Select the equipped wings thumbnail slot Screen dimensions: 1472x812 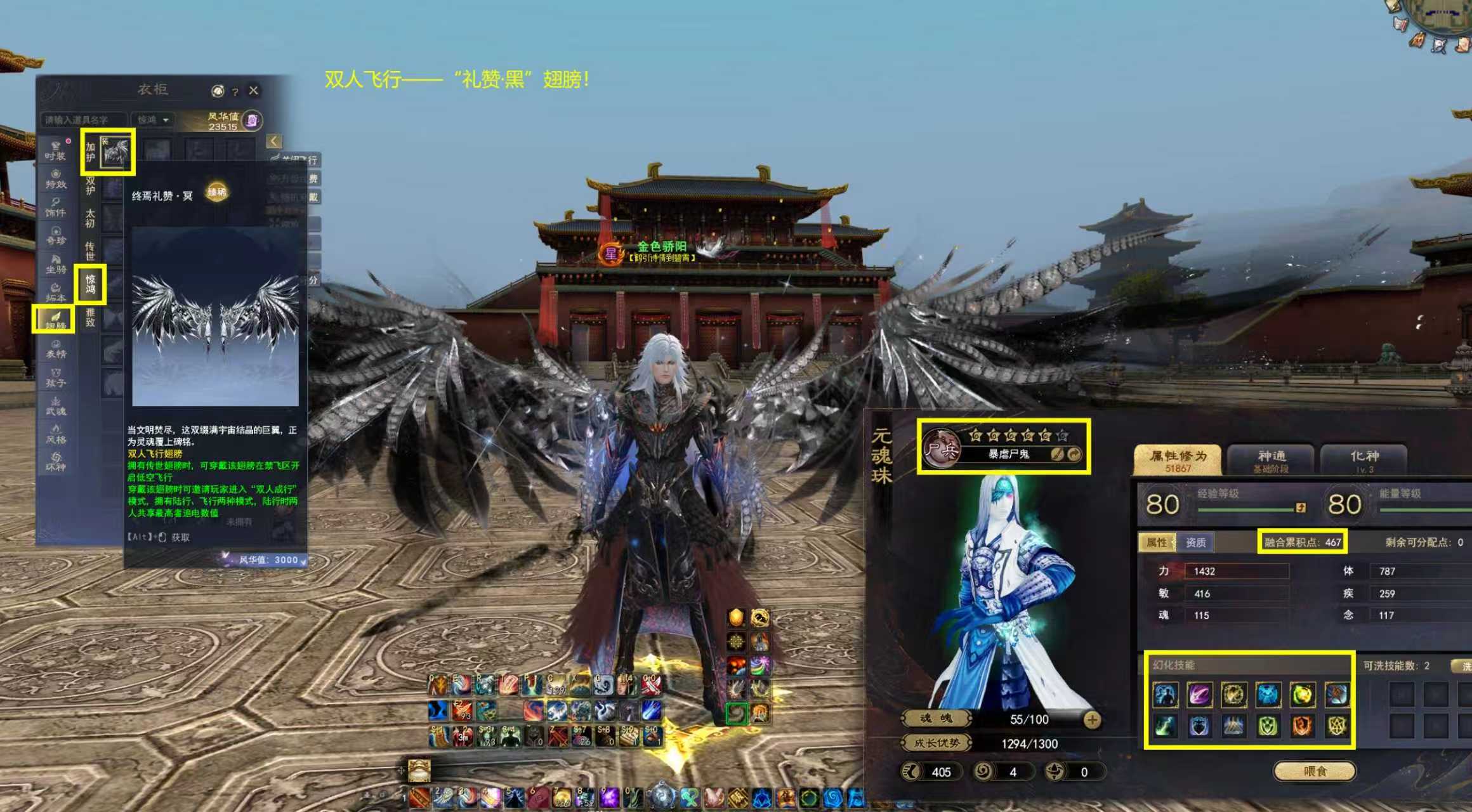tap(116, 152)
